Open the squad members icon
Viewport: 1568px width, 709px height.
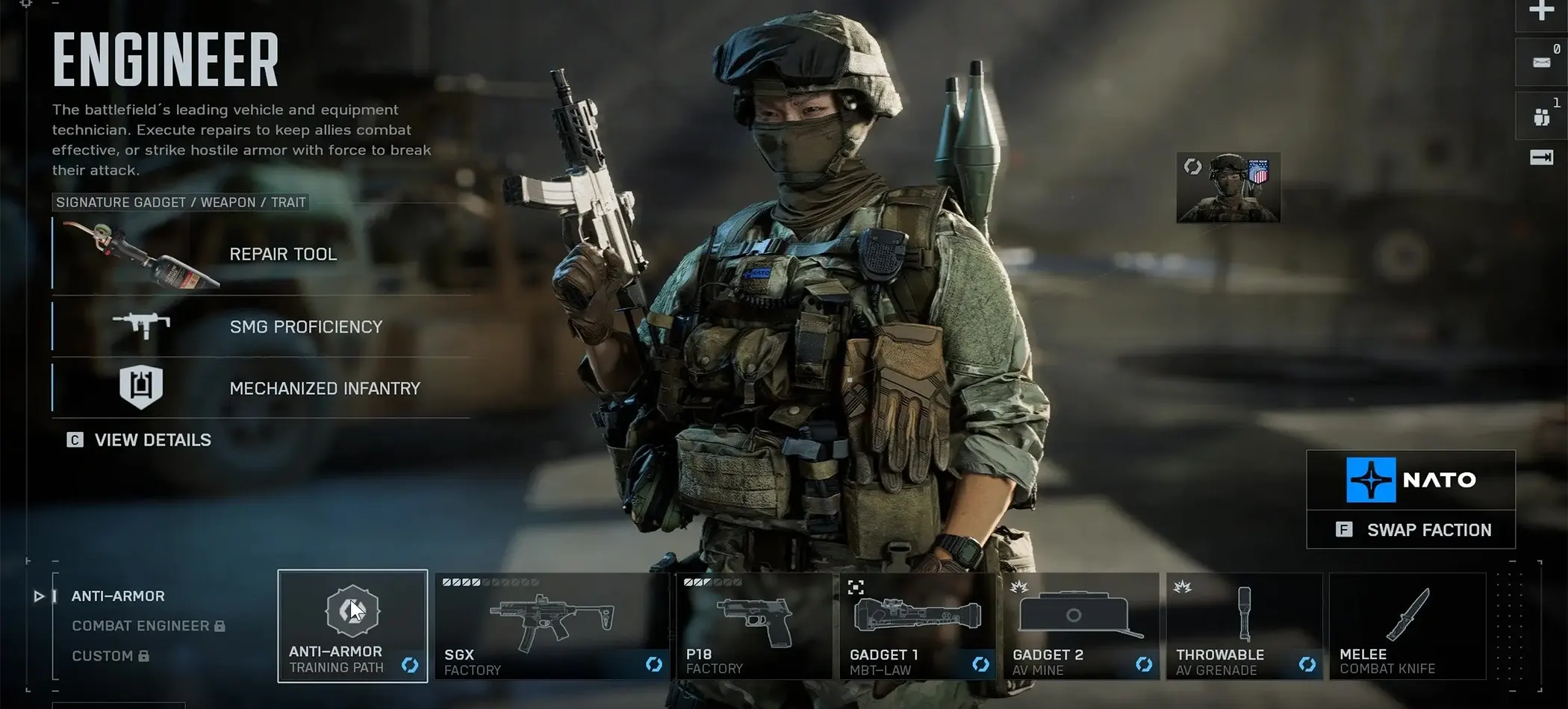click(1541, 116)
